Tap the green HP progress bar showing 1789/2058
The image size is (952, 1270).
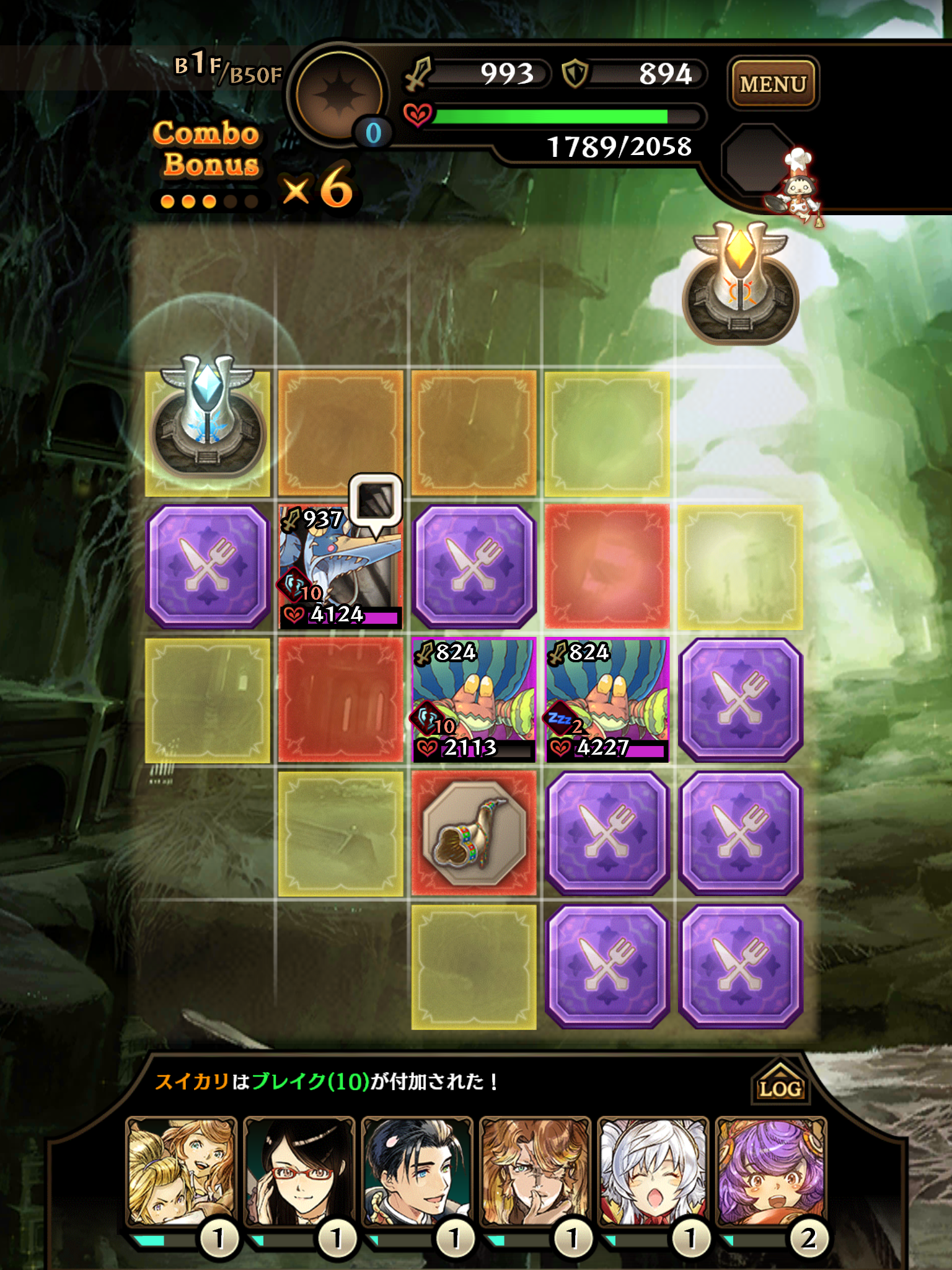click(x=552, y=115)
